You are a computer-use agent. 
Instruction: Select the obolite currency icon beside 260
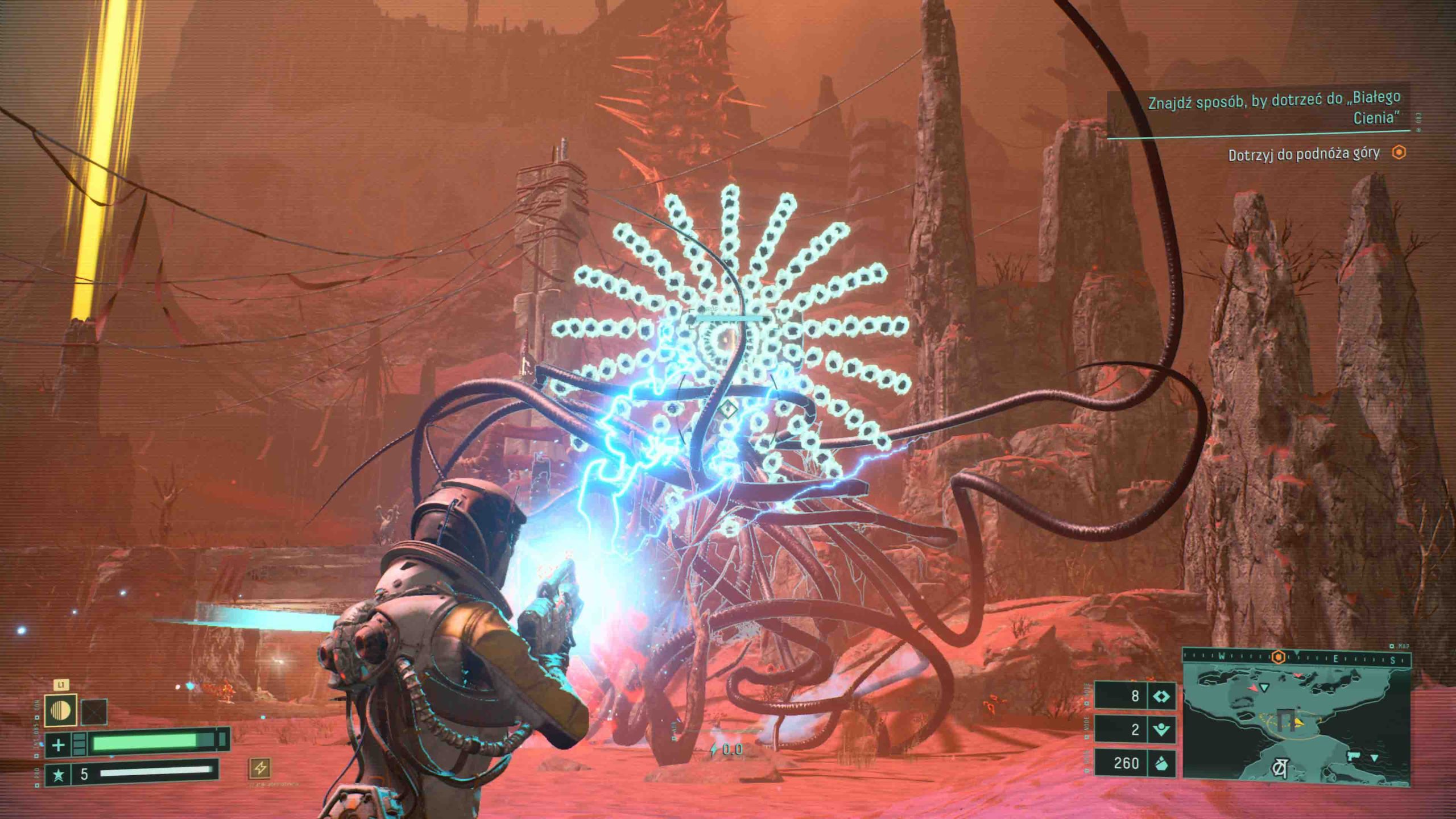[x=1163, y=764]
